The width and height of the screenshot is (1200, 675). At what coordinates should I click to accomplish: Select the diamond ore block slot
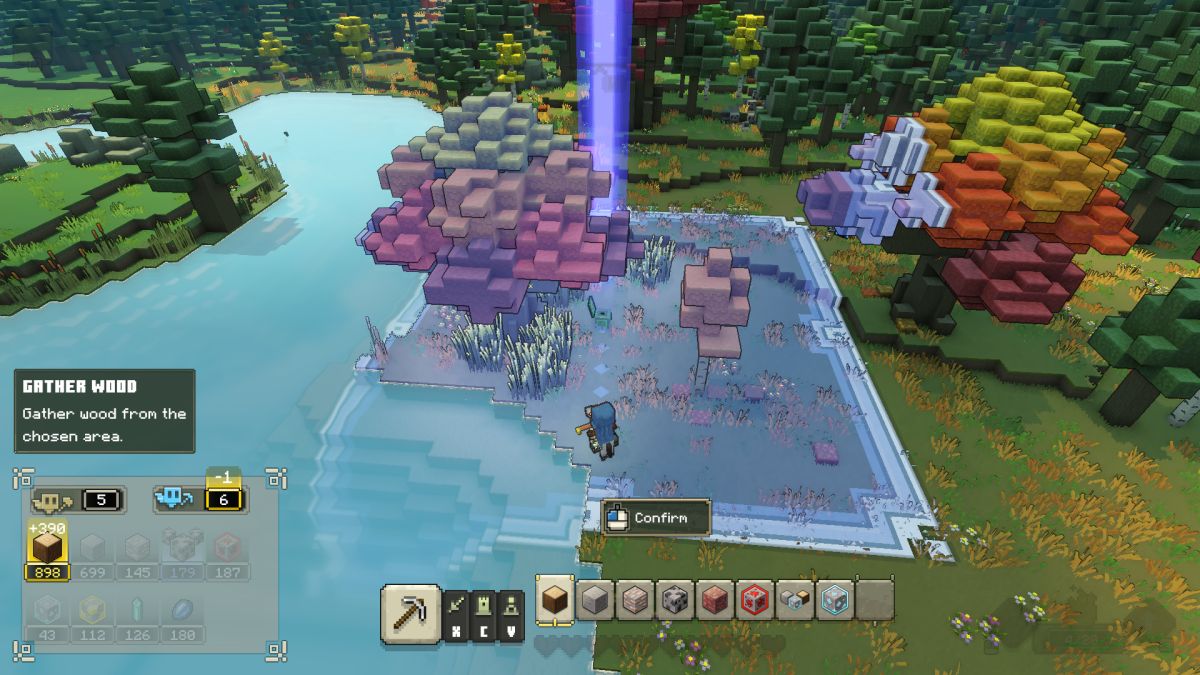tap(836, 600)
